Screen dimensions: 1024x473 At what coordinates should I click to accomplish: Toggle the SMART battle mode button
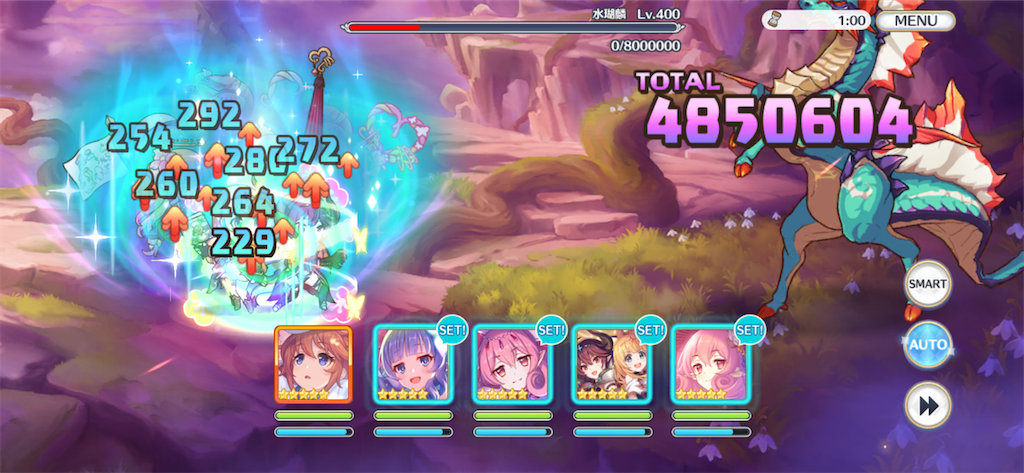[927, 284]
